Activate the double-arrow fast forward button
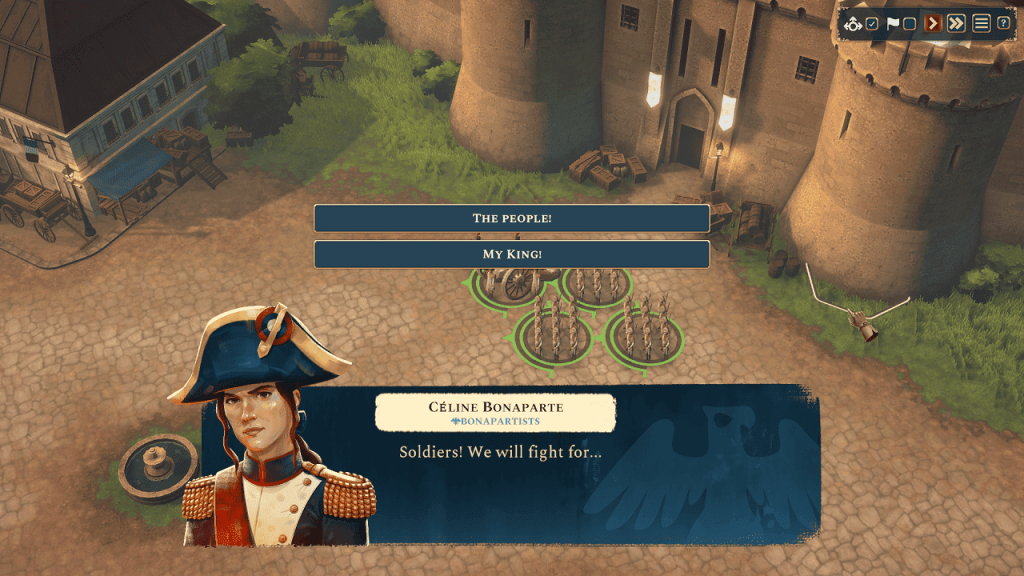The image size is (1024, 576). click(956, 23)
